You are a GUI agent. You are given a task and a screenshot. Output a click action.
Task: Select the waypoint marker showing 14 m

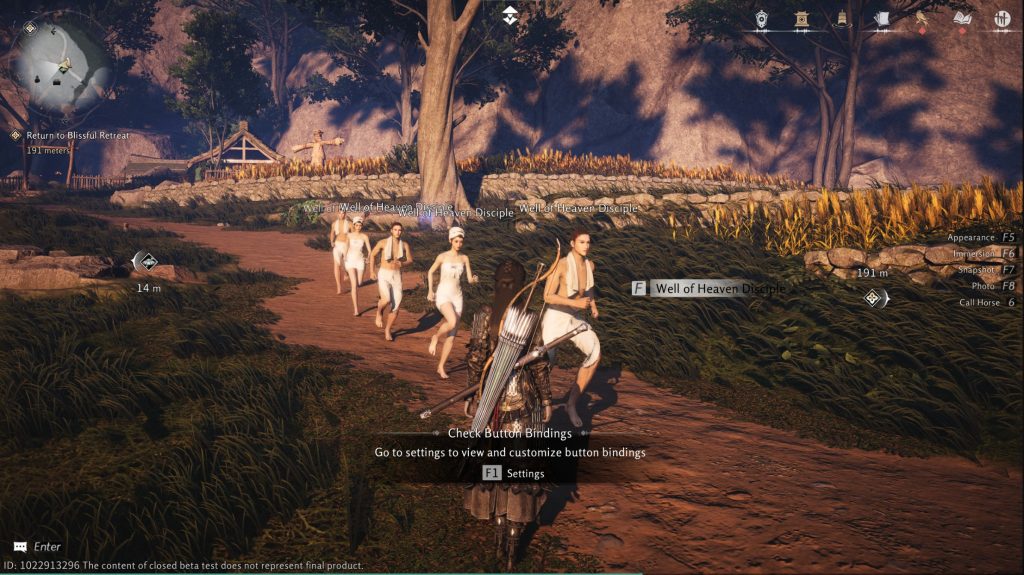[x=146, y=262]
